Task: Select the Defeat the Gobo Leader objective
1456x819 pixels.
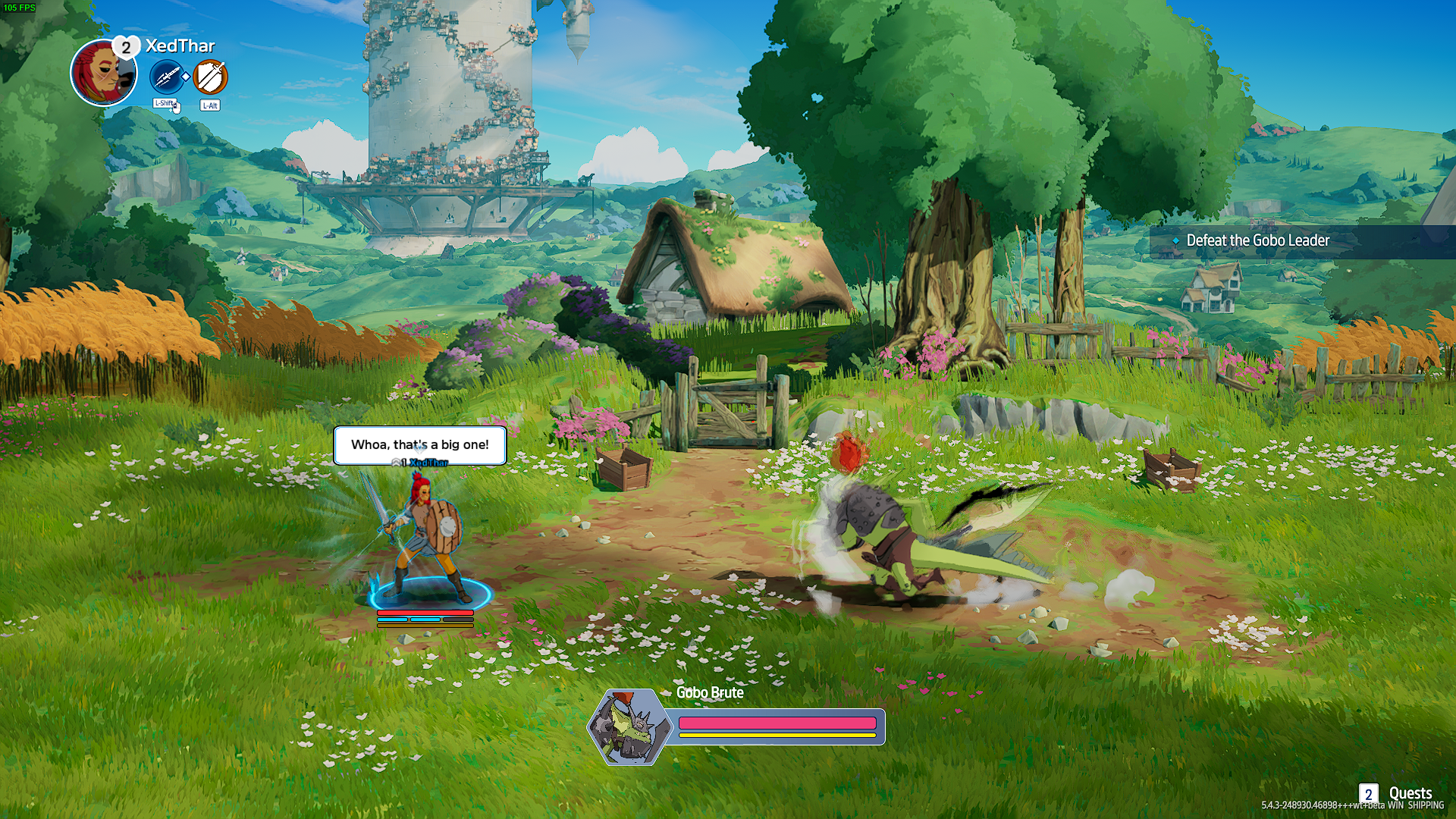Action: (x=1257, y=241)
